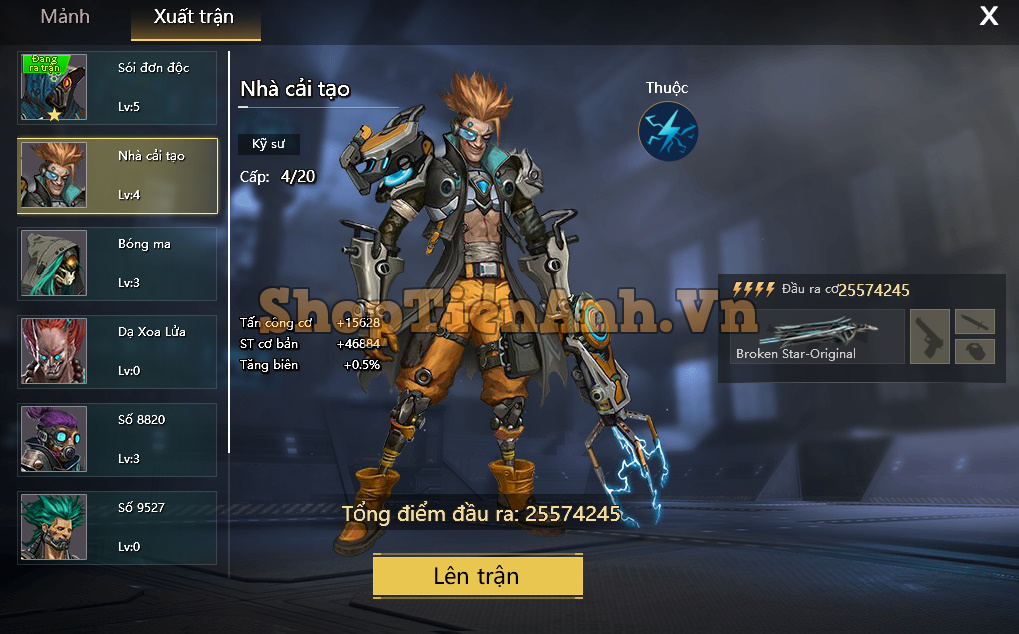Pick the Số 9527 character row

point(117,528)
